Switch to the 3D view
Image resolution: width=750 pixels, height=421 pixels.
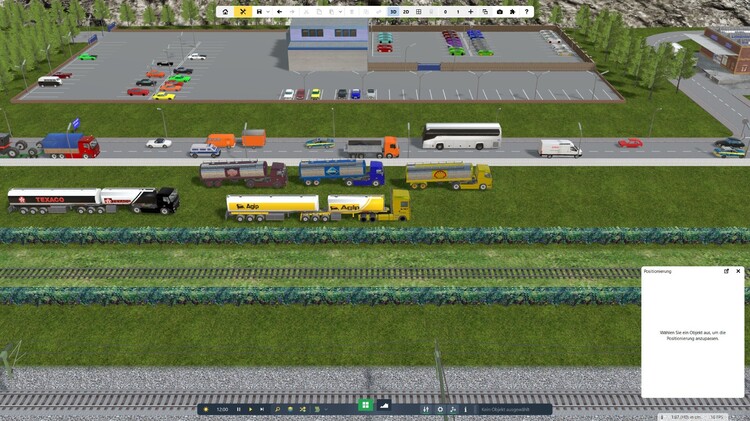click(x=393, y=12)
